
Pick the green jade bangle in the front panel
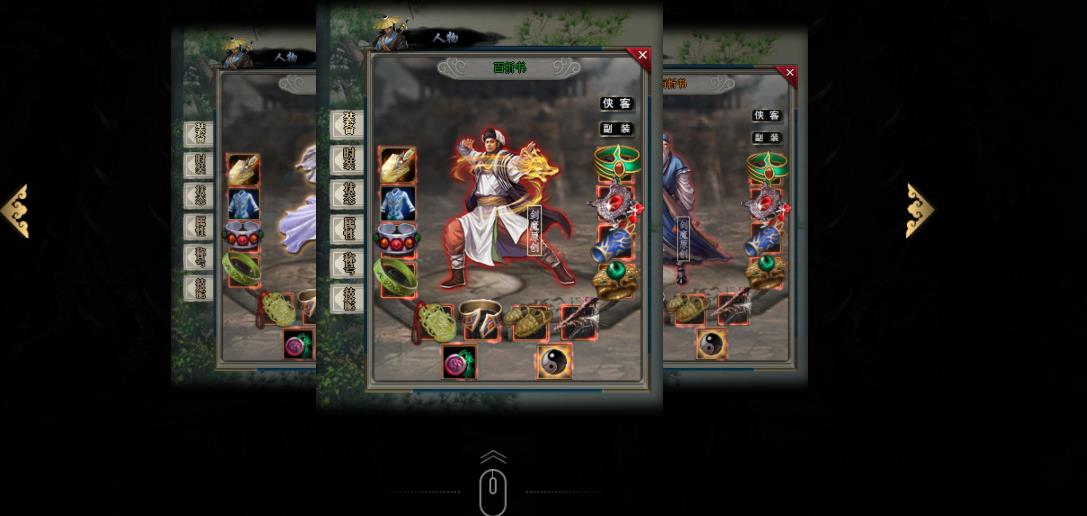[x=396, y=277]
